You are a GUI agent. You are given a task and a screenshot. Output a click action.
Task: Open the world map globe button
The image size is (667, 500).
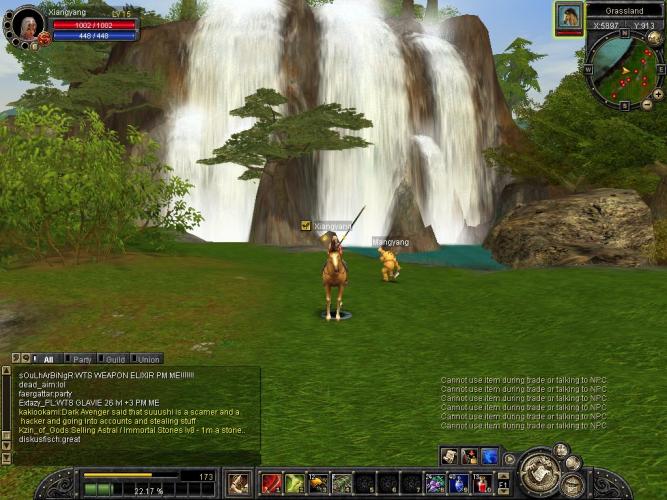pos(654,38)
